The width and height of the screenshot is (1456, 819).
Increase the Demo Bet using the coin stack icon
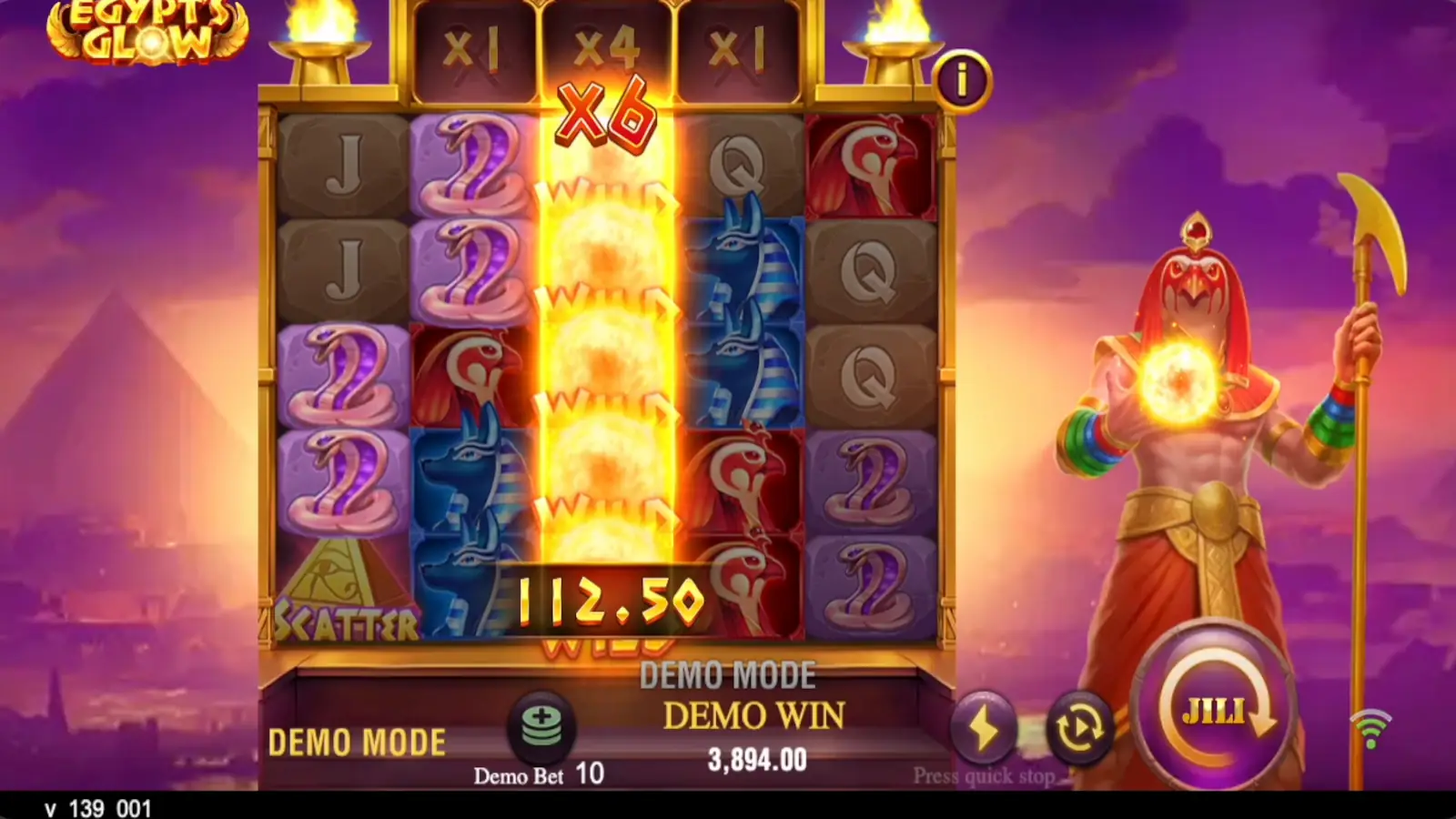(x=541, y=727)
